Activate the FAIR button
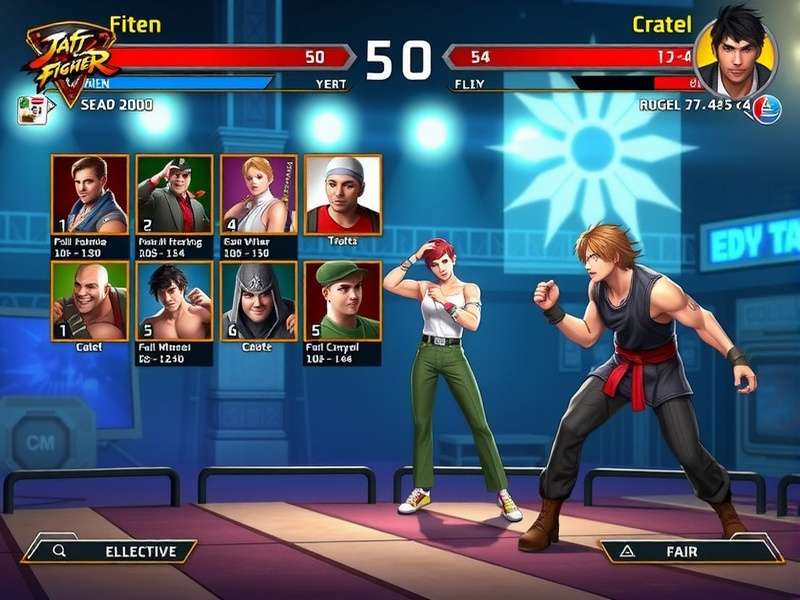 pos(688,551)
